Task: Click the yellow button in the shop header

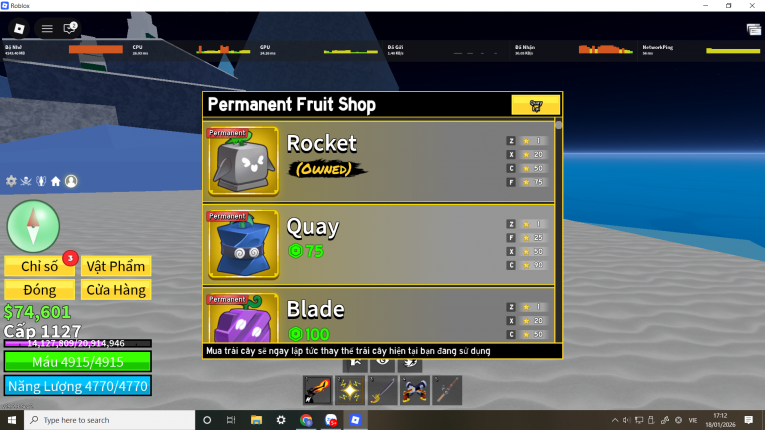Action: 535,105
